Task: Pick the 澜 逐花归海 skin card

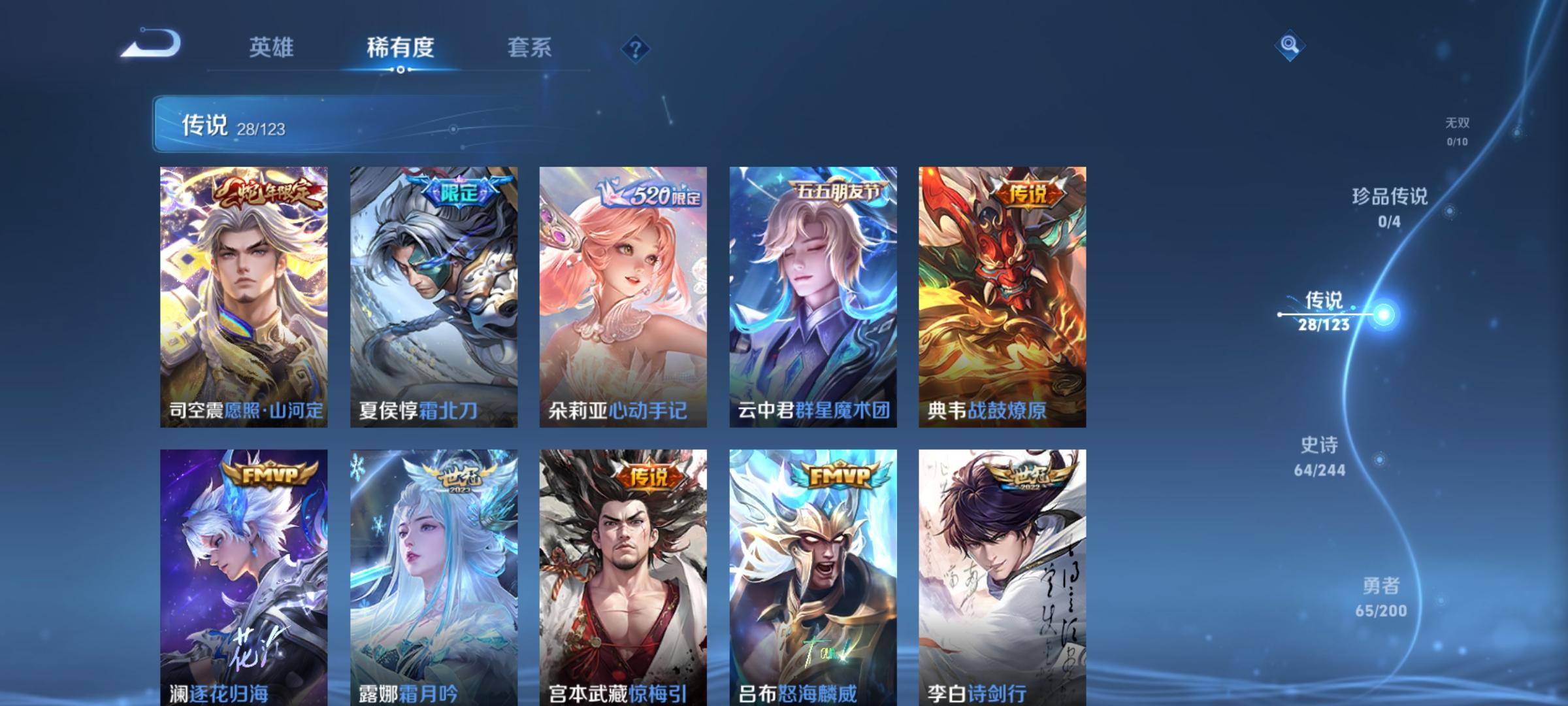Action: tap(244, 577)
